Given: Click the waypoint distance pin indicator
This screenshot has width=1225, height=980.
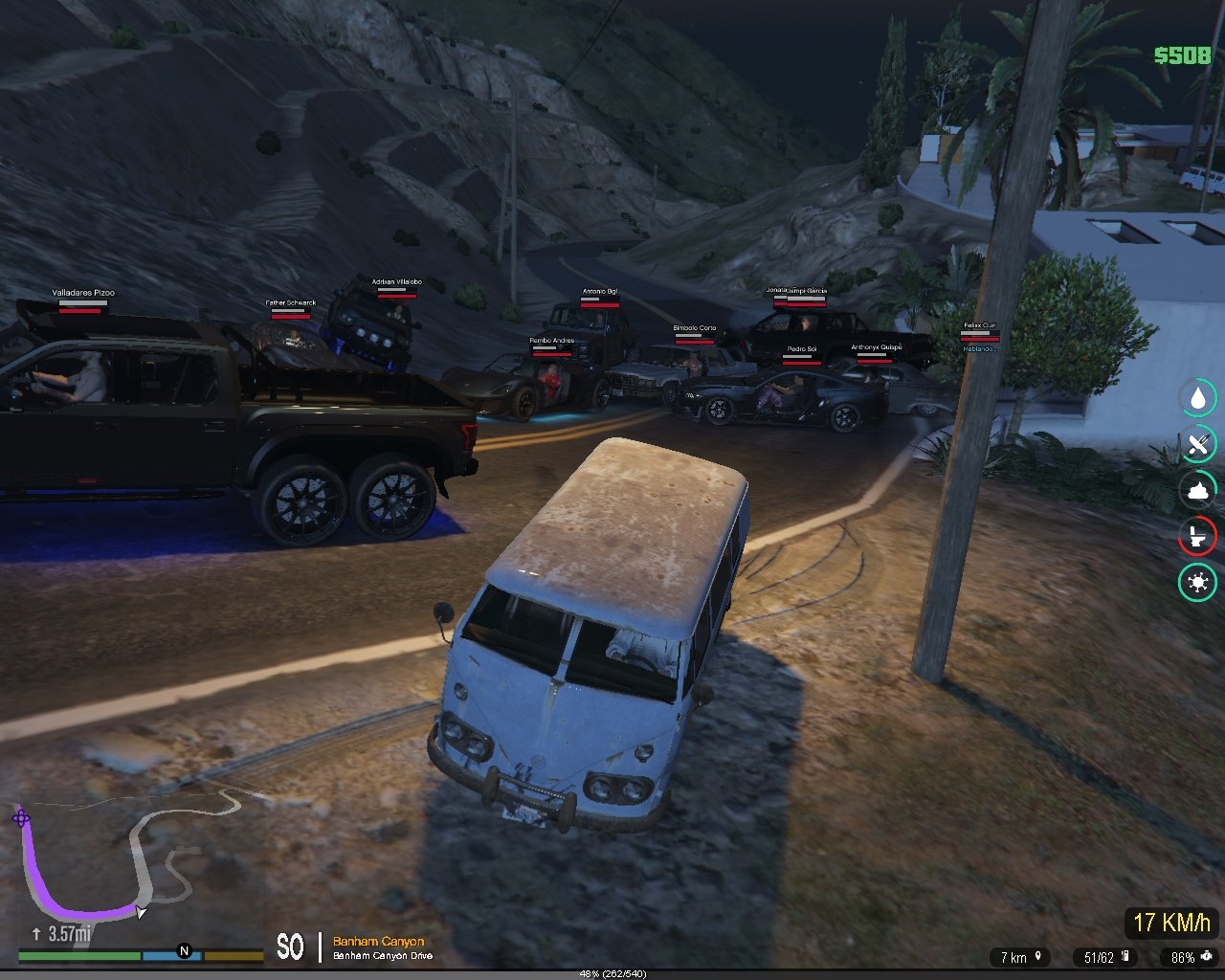Looking at the screenshot, I should click(x=1037, y=956).
